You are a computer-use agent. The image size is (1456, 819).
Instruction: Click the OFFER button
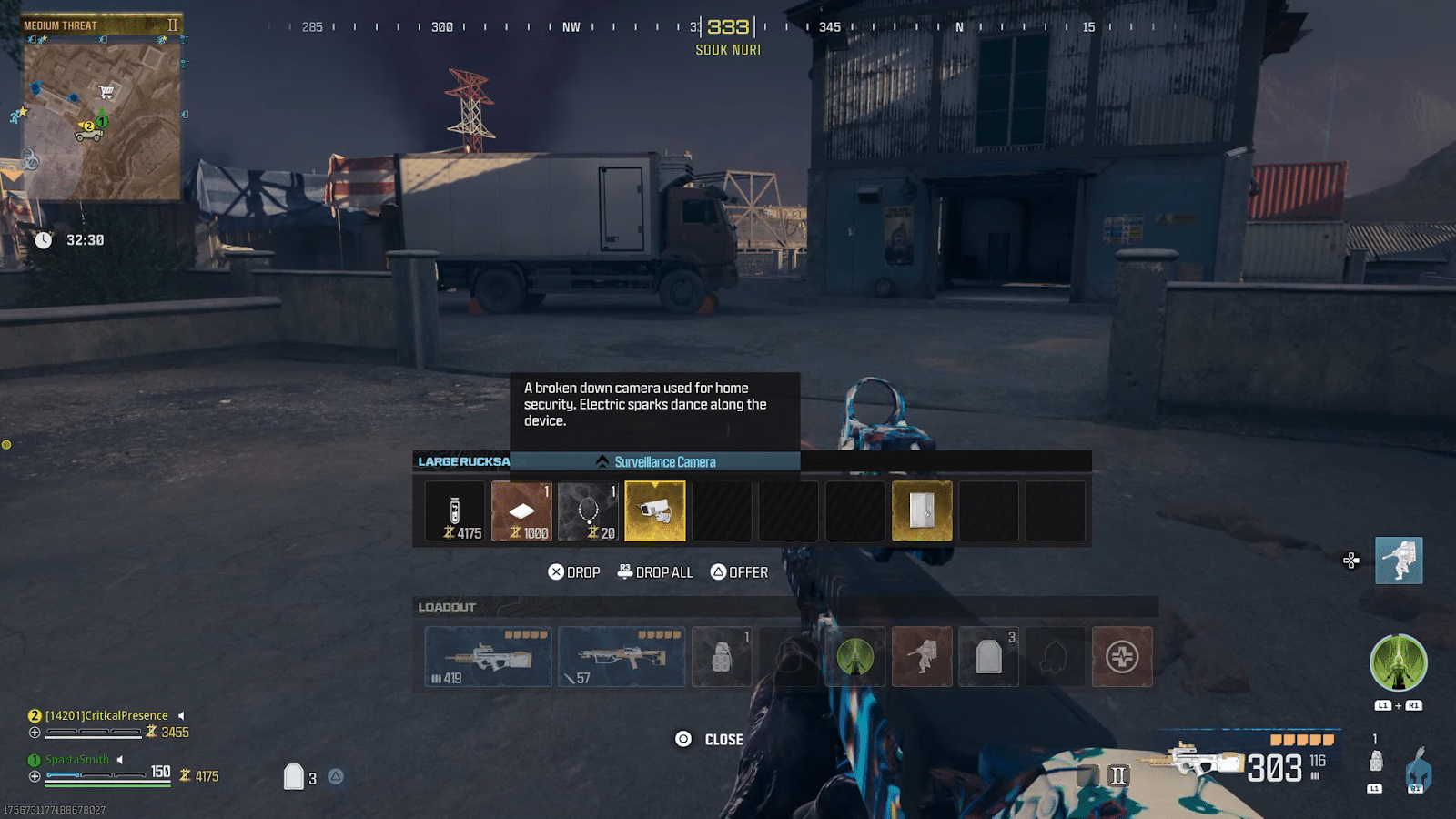coord(740,571)
